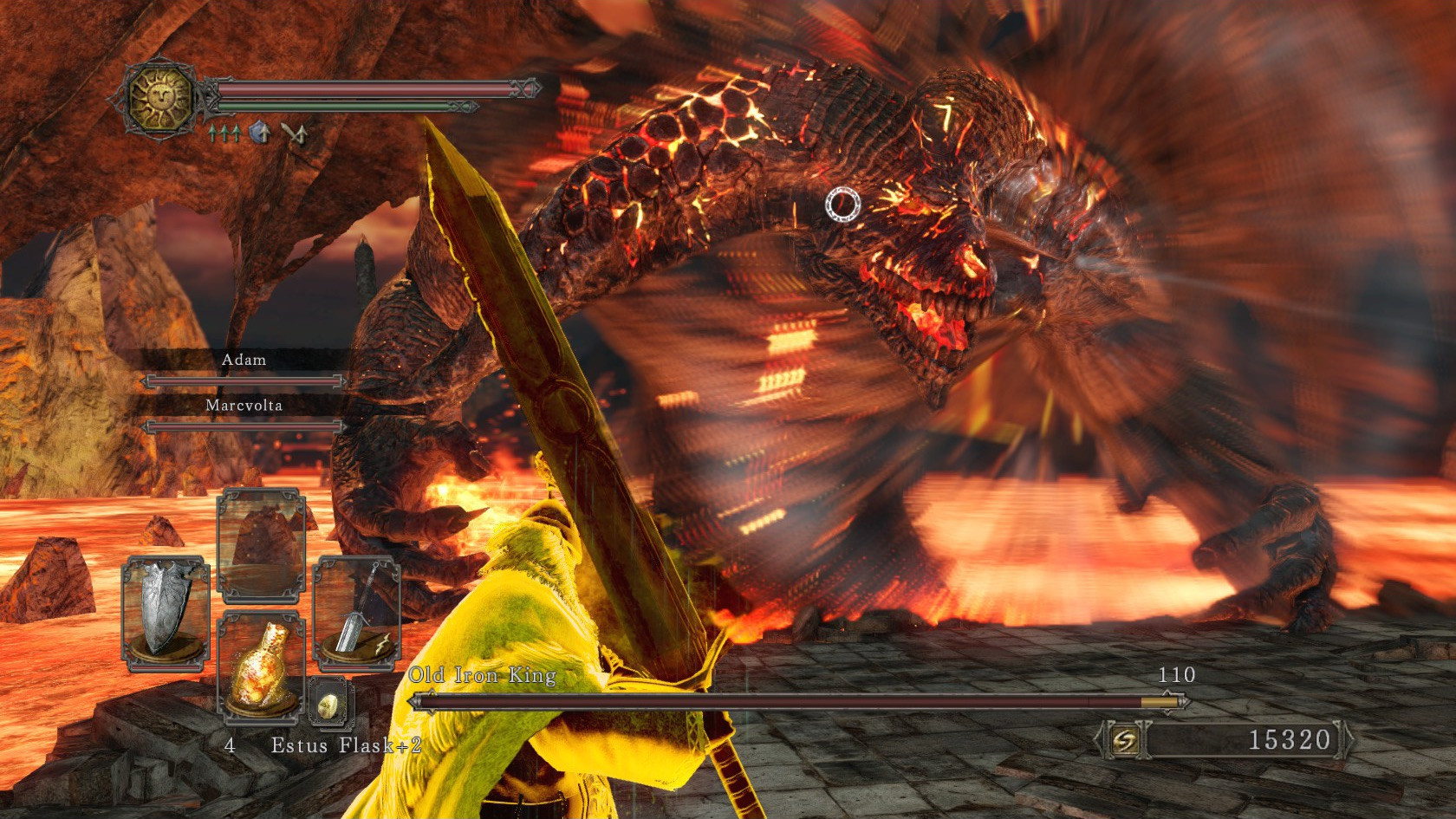Screen dimensions: 1456x819
Task: Select phantom Marcvolta's name plate
Action: point(244,405)
